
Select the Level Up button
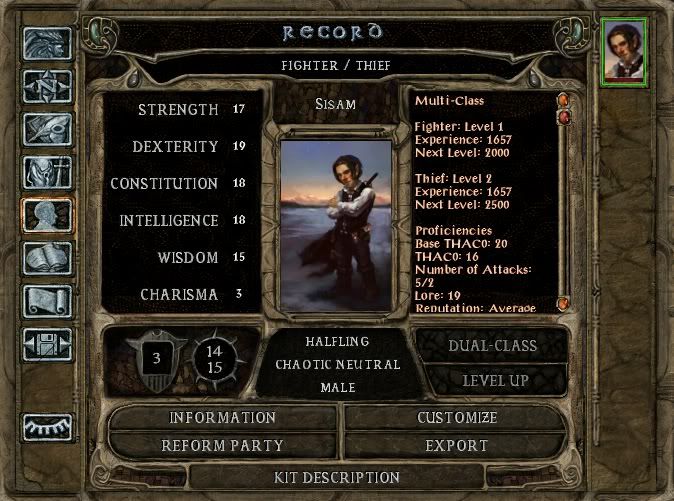tap(494, 380)
